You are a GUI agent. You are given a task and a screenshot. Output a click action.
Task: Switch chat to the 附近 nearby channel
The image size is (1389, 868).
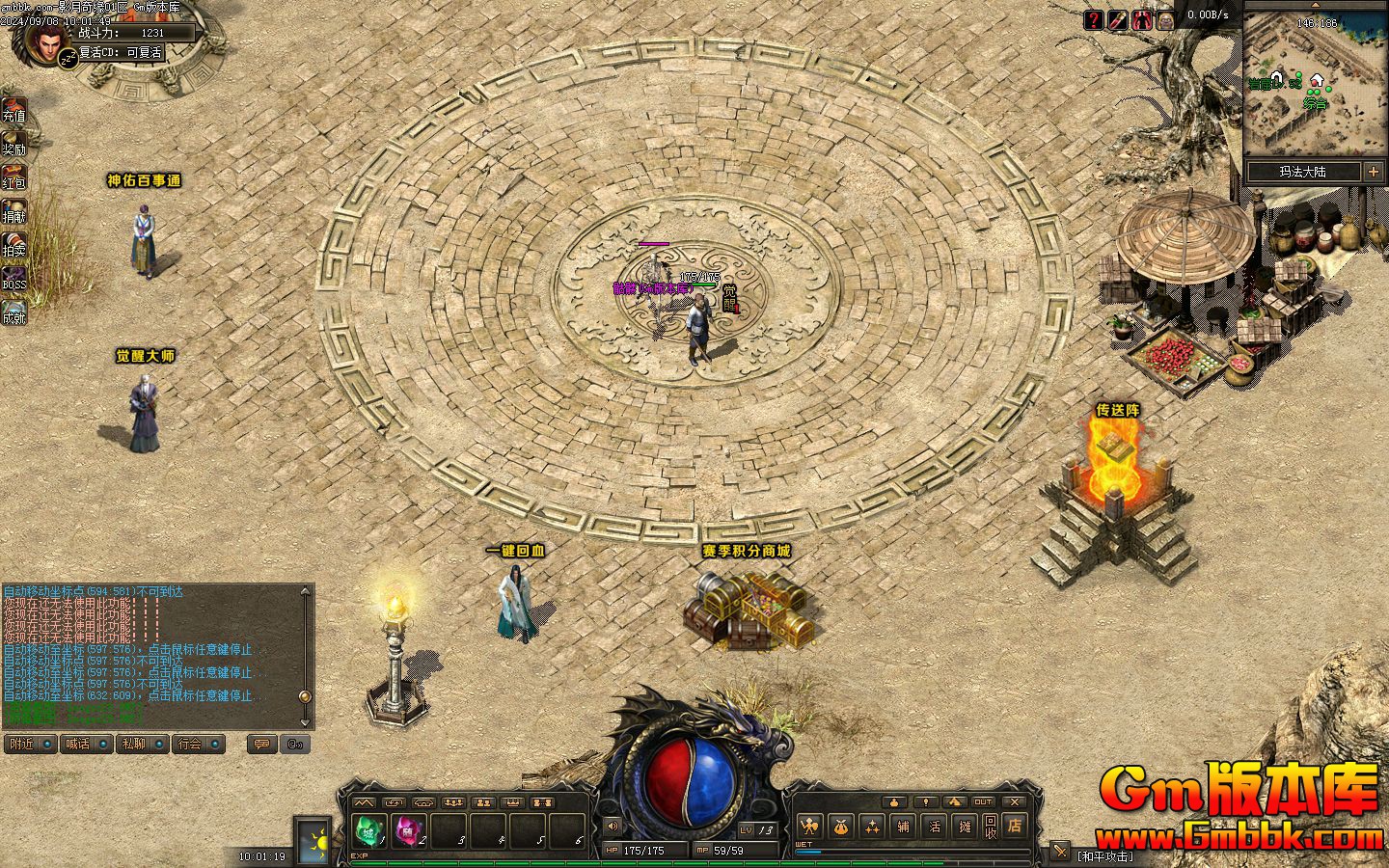coord(30,744)
